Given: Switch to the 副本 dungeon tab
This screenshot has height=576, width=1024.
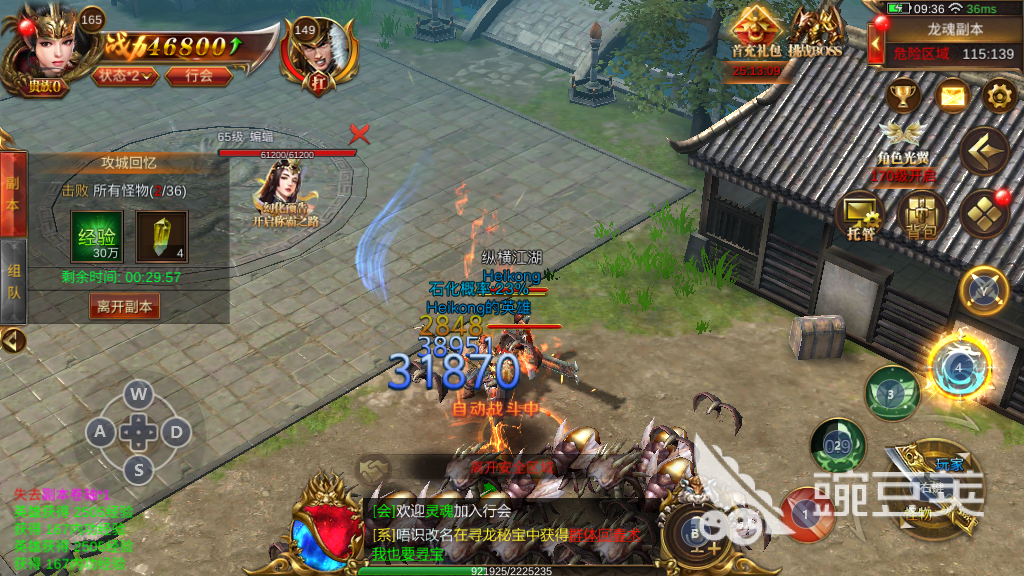Looking at the screenshot, I should (x=13, y=194).
